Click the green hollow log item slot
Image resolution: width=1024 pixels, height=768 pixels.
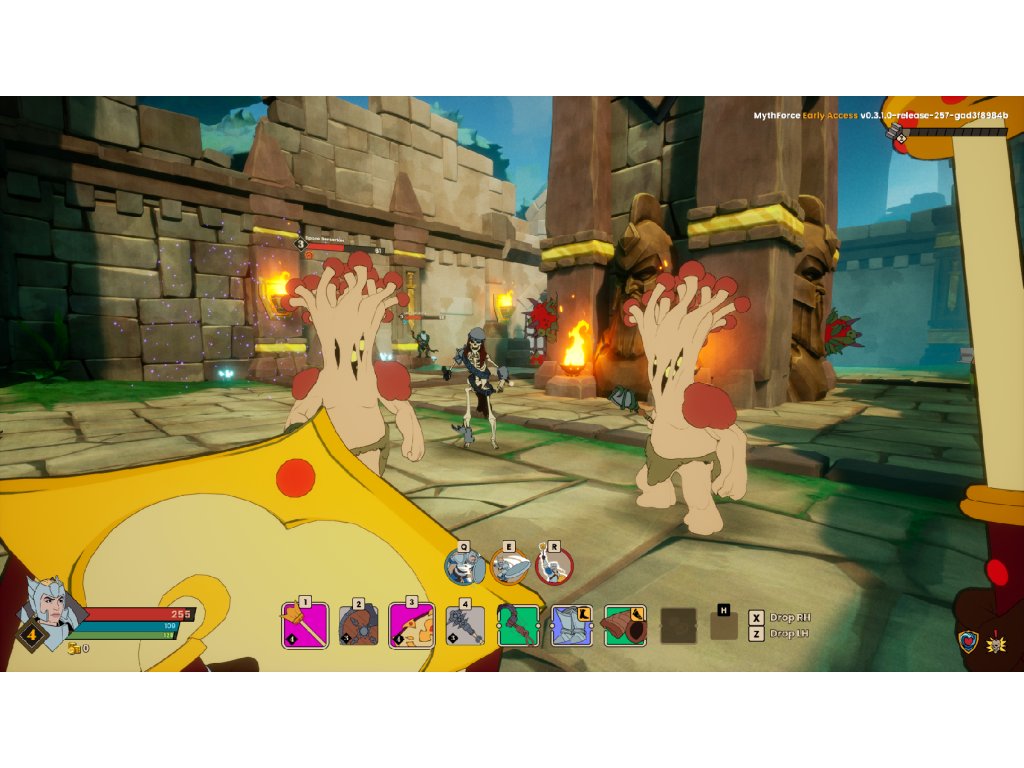(x=625, y=626)
